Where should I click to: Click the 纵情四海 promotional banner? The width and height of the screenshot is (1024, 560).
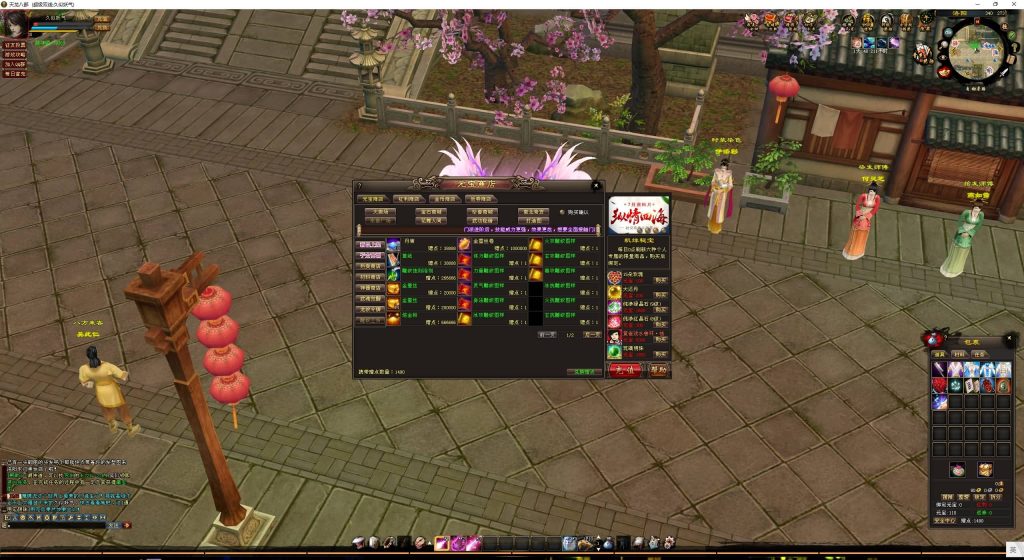(638, 215)
